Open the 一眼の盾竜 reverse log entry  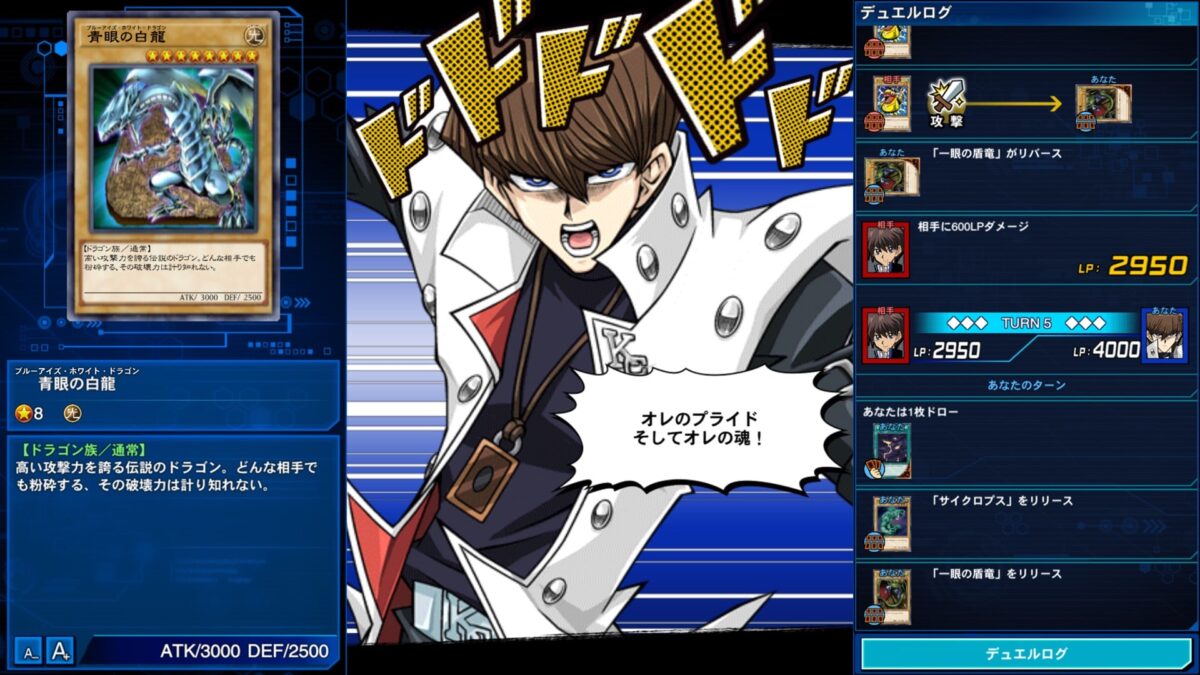click(x=1026, y=175)
